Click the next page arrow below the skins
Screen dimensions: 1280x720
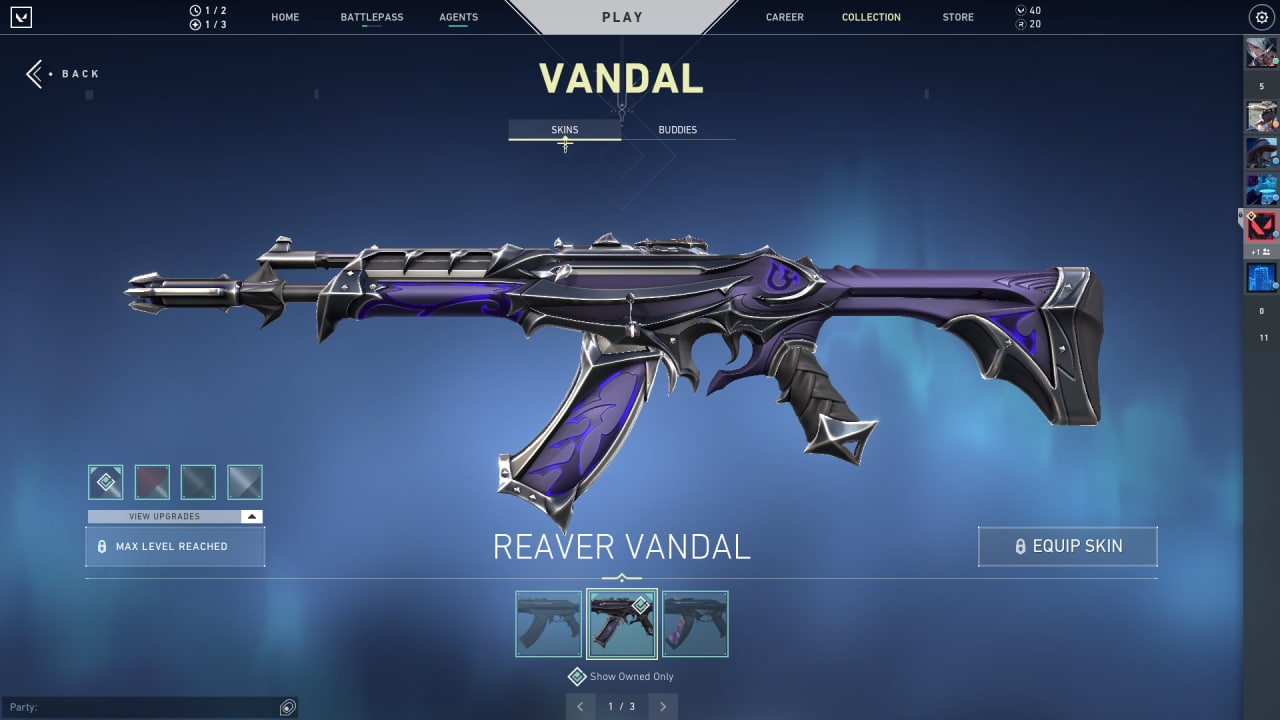pos(662,706)
